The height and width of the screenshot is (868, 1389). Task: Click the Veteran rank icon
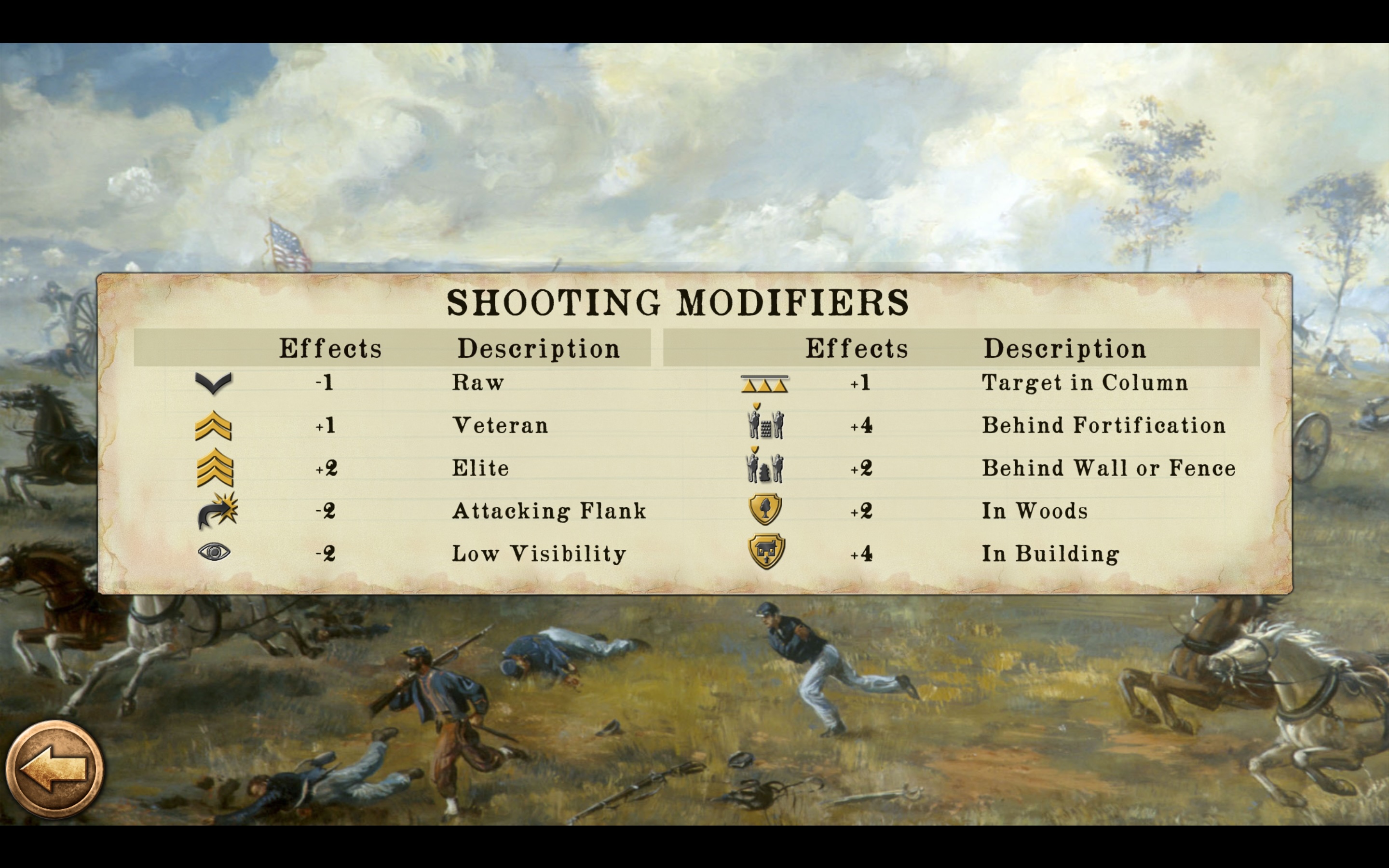(213, 425)
